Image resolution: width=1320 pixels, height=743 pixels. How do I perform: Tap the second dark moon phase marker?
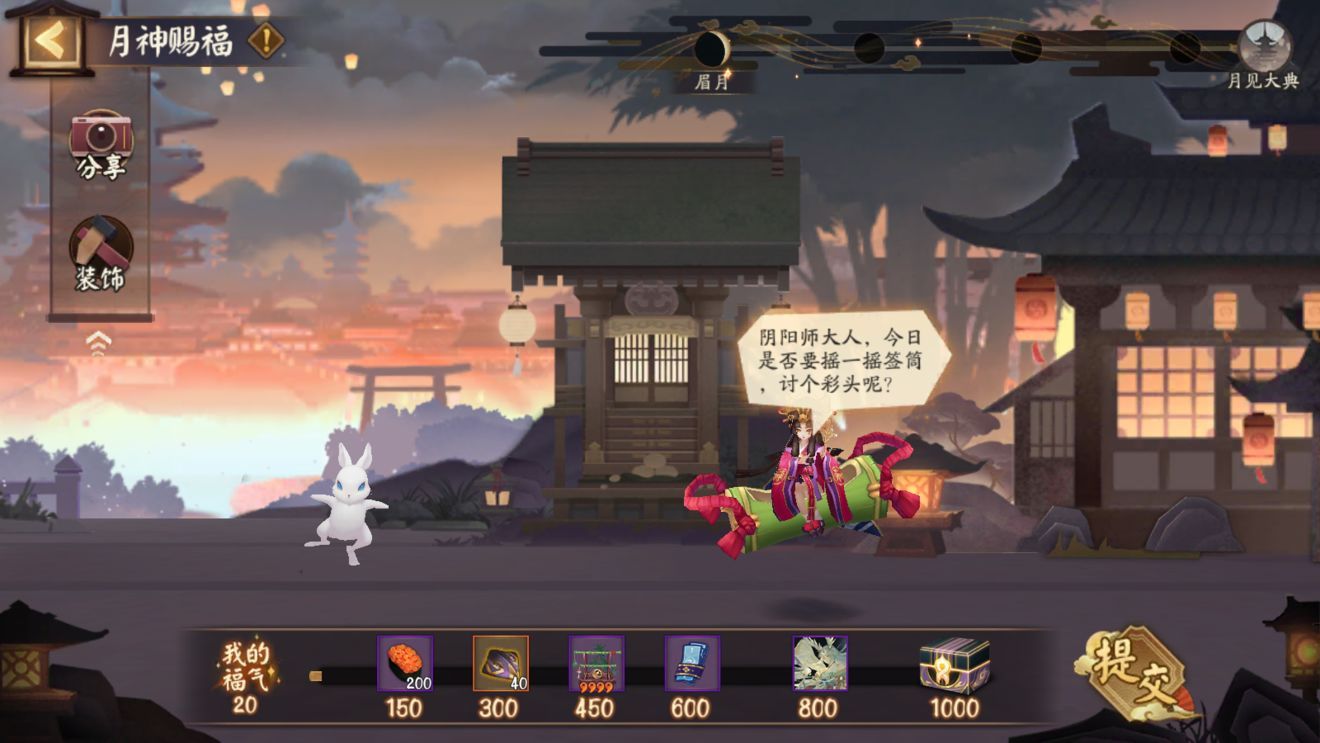point(868,47)
